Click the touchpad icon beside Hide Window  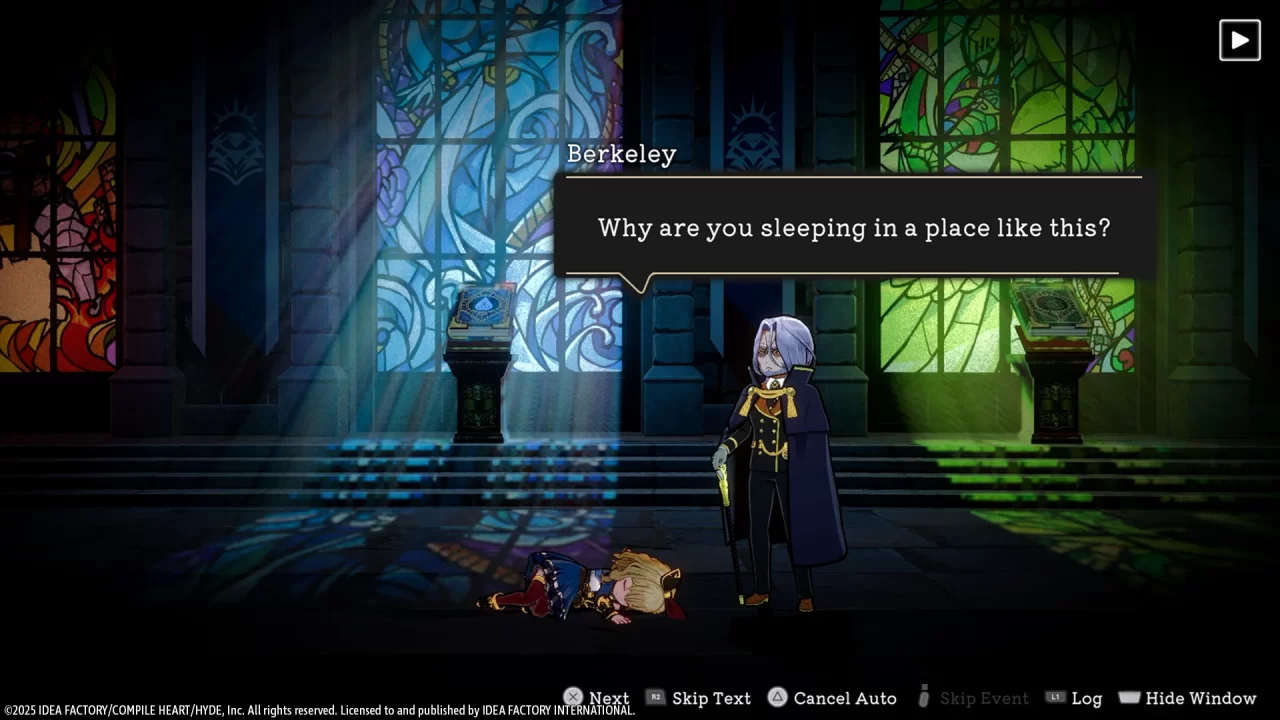tap(1129, 698)
